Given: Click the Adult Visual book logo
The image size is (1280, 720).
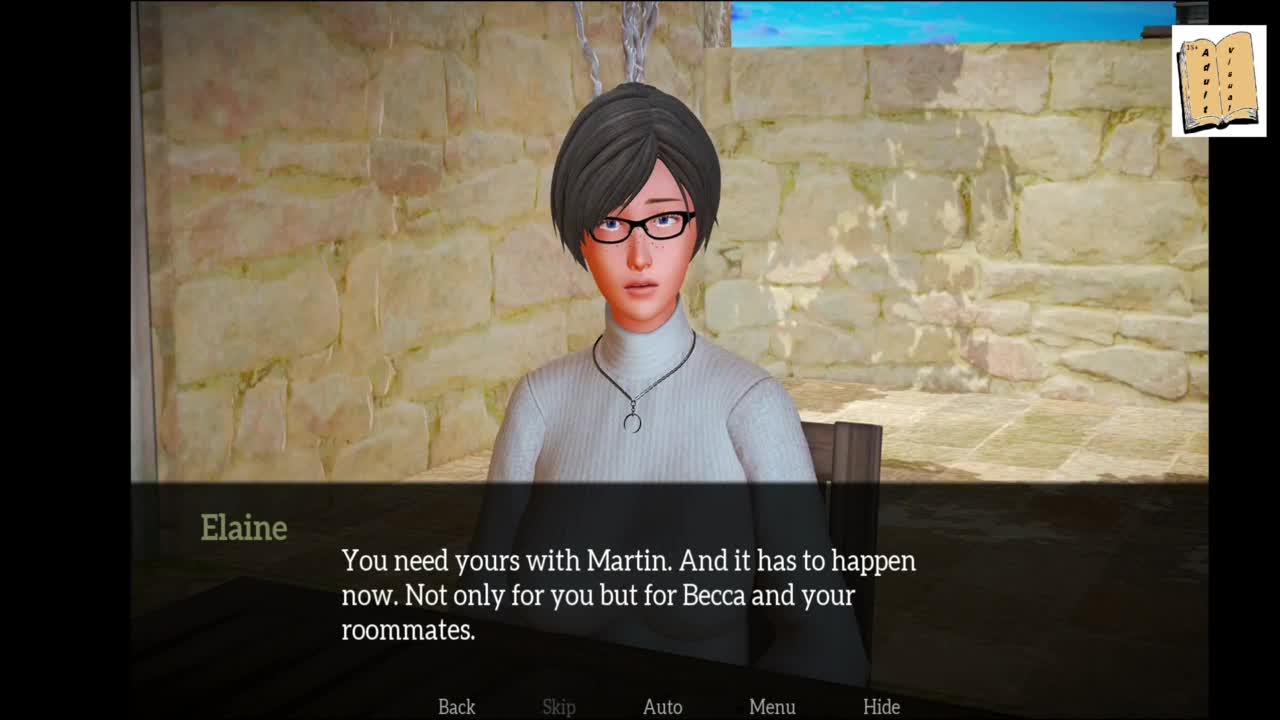Looking at the screenshot, I should [1218, 83].
